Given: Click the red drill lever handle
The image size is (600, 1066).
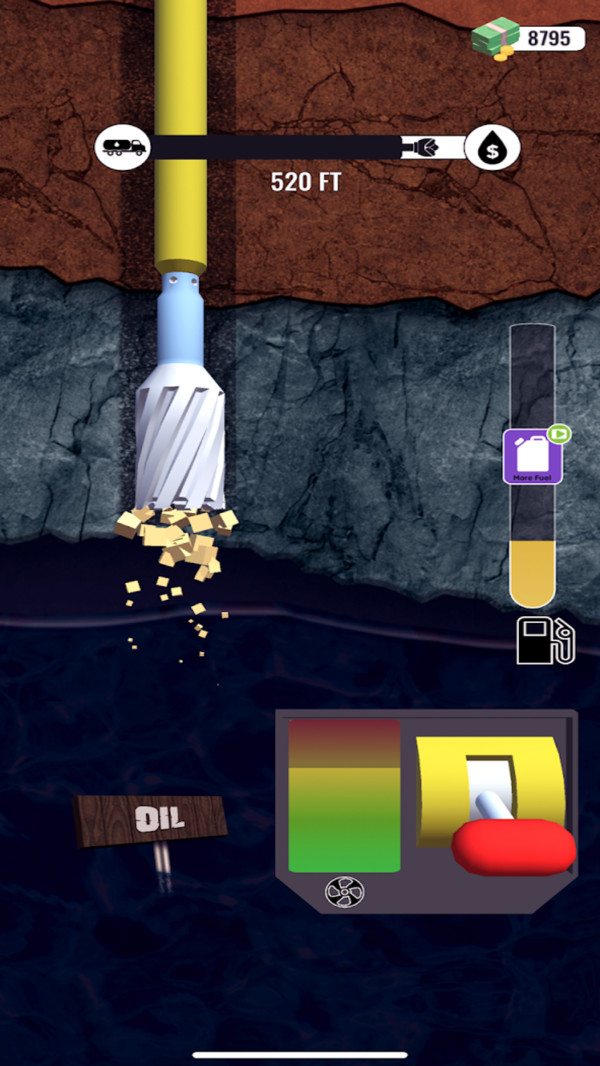Looking at the screenshot, I should 513,846.
